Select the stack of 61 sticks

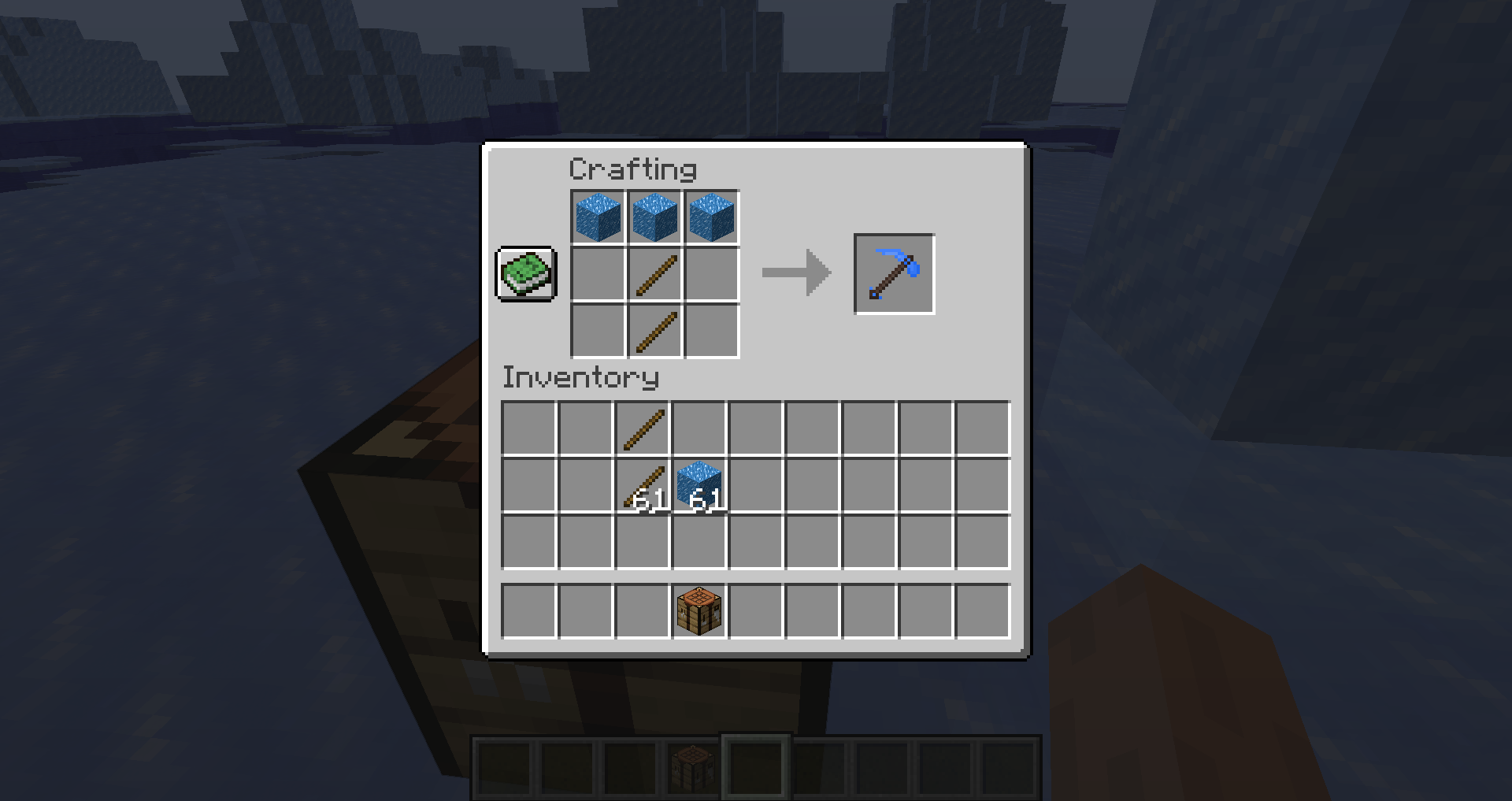(642, 484)
